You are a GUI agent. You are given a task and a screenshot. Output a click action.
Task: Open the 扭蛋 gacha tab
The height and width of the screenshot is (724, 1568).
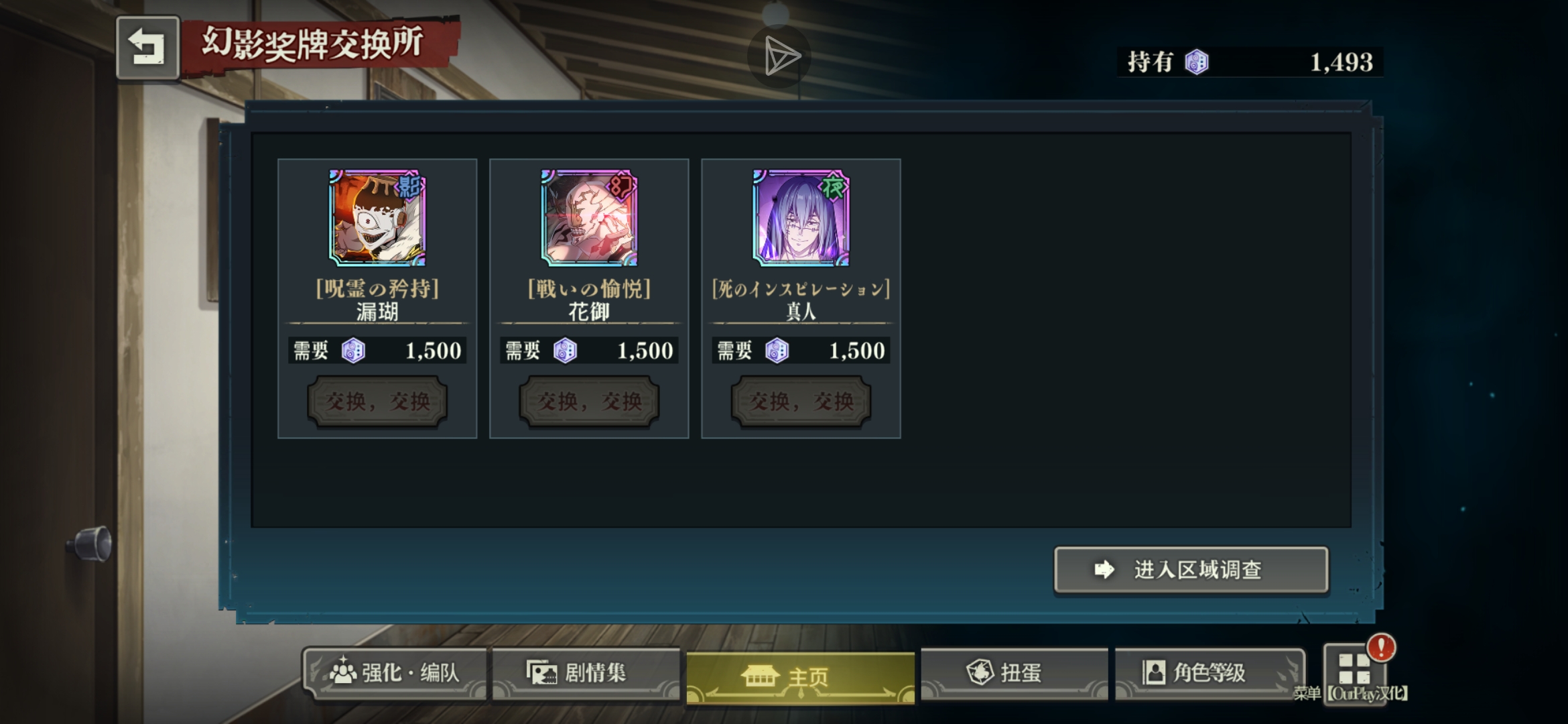click(x=1013, y=672)
